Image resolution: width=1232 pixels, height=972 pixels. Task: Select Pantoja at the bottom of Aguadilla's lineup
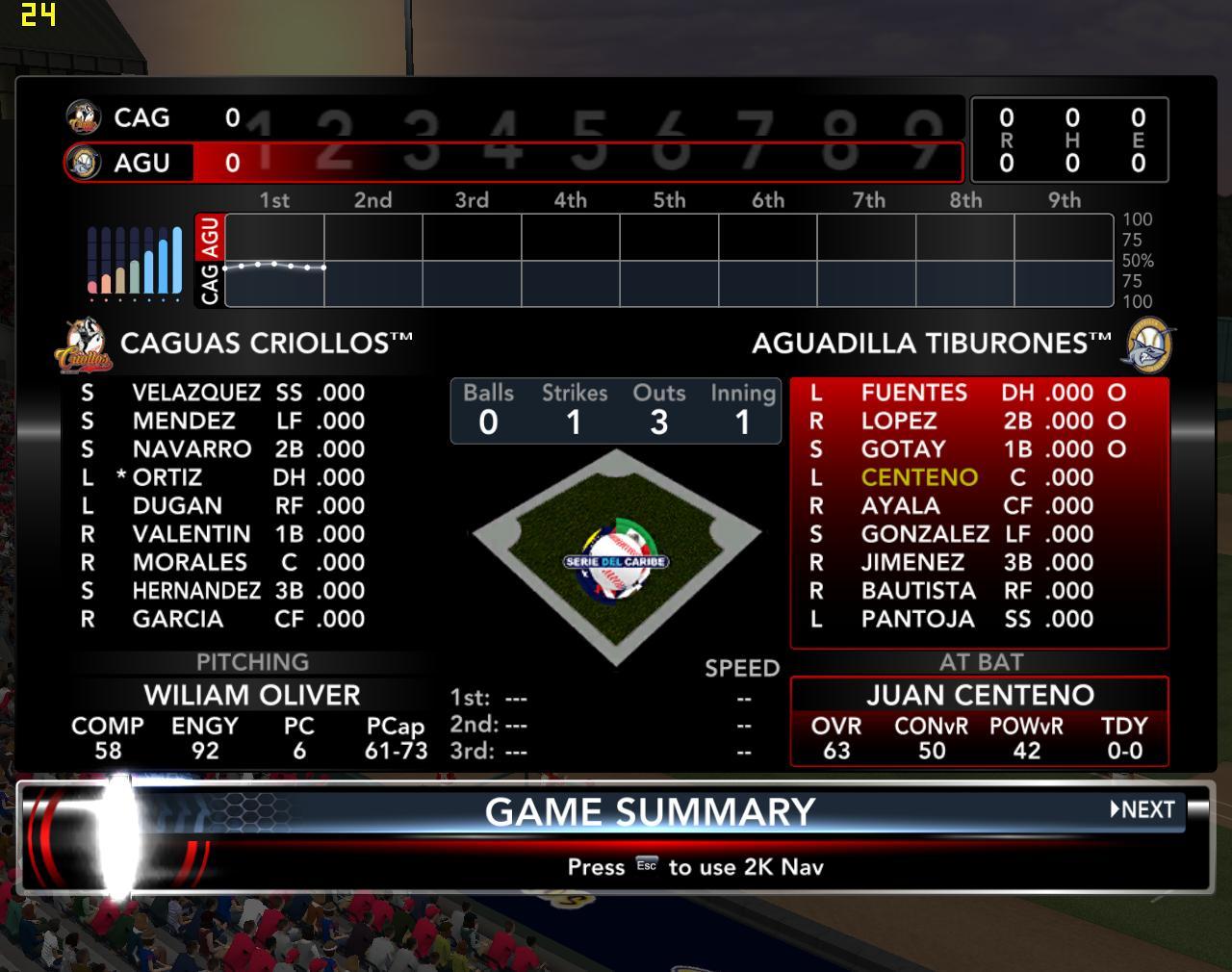pyautogui.click(x=917, y=619)
